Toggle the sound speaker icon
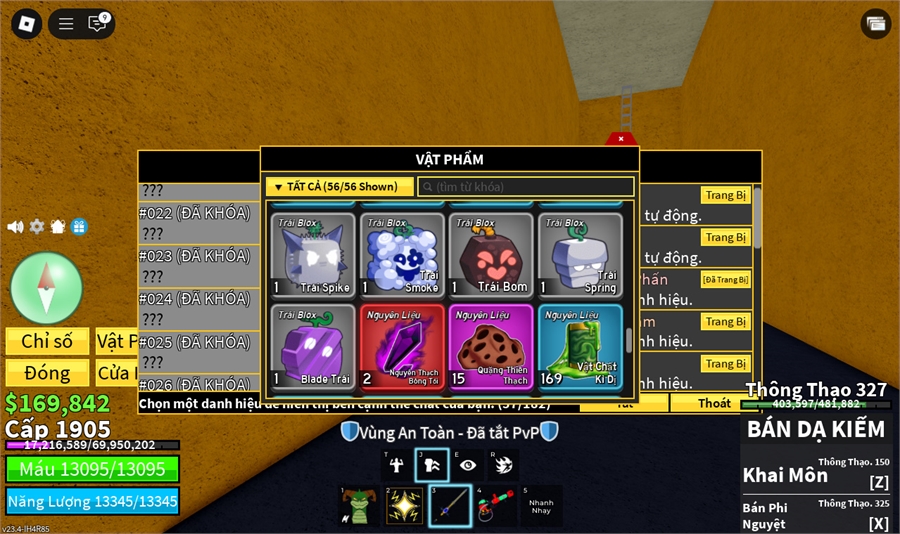 (15, 227)
